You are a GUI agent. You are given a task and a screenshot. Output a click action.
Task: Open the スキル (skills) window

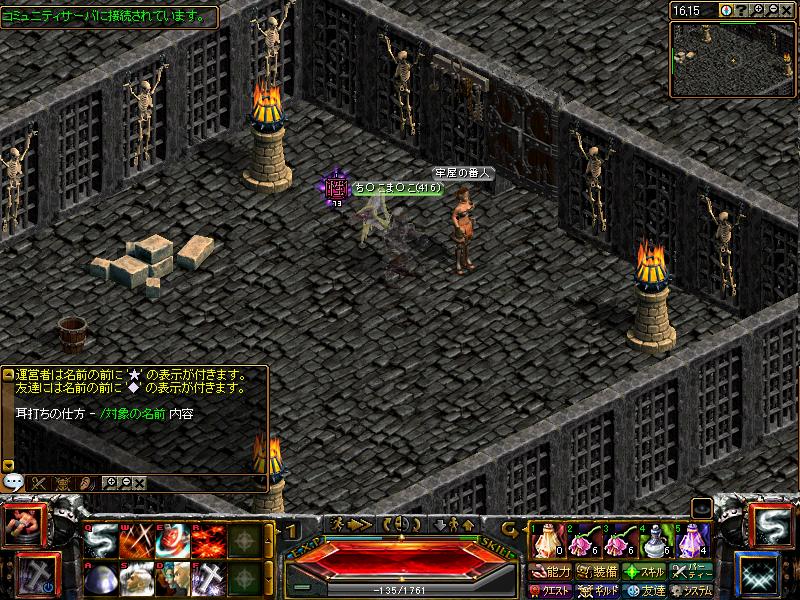tap(645, 572)
